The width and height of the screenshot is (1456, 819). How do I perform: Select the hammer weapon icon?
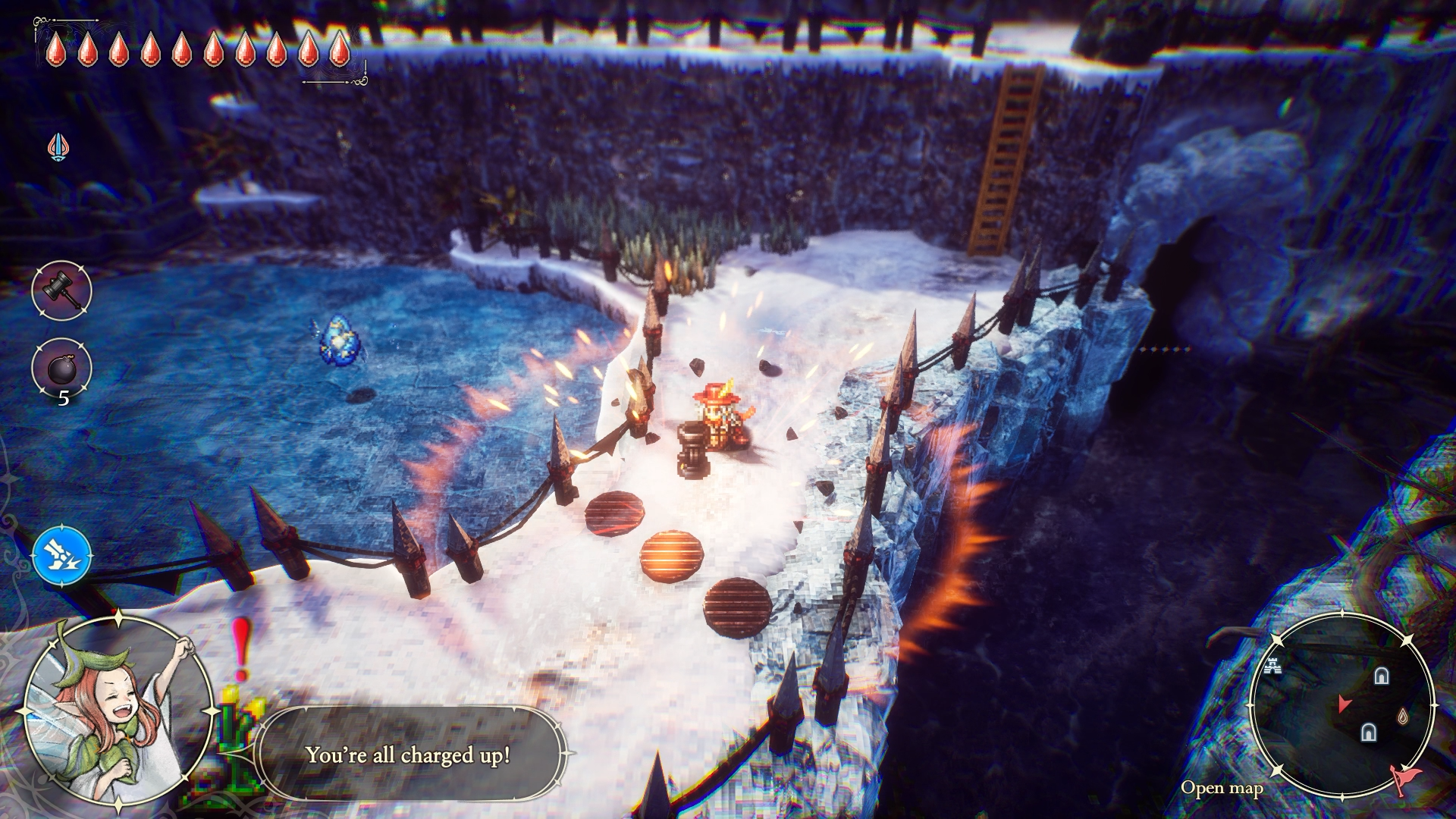61,290
